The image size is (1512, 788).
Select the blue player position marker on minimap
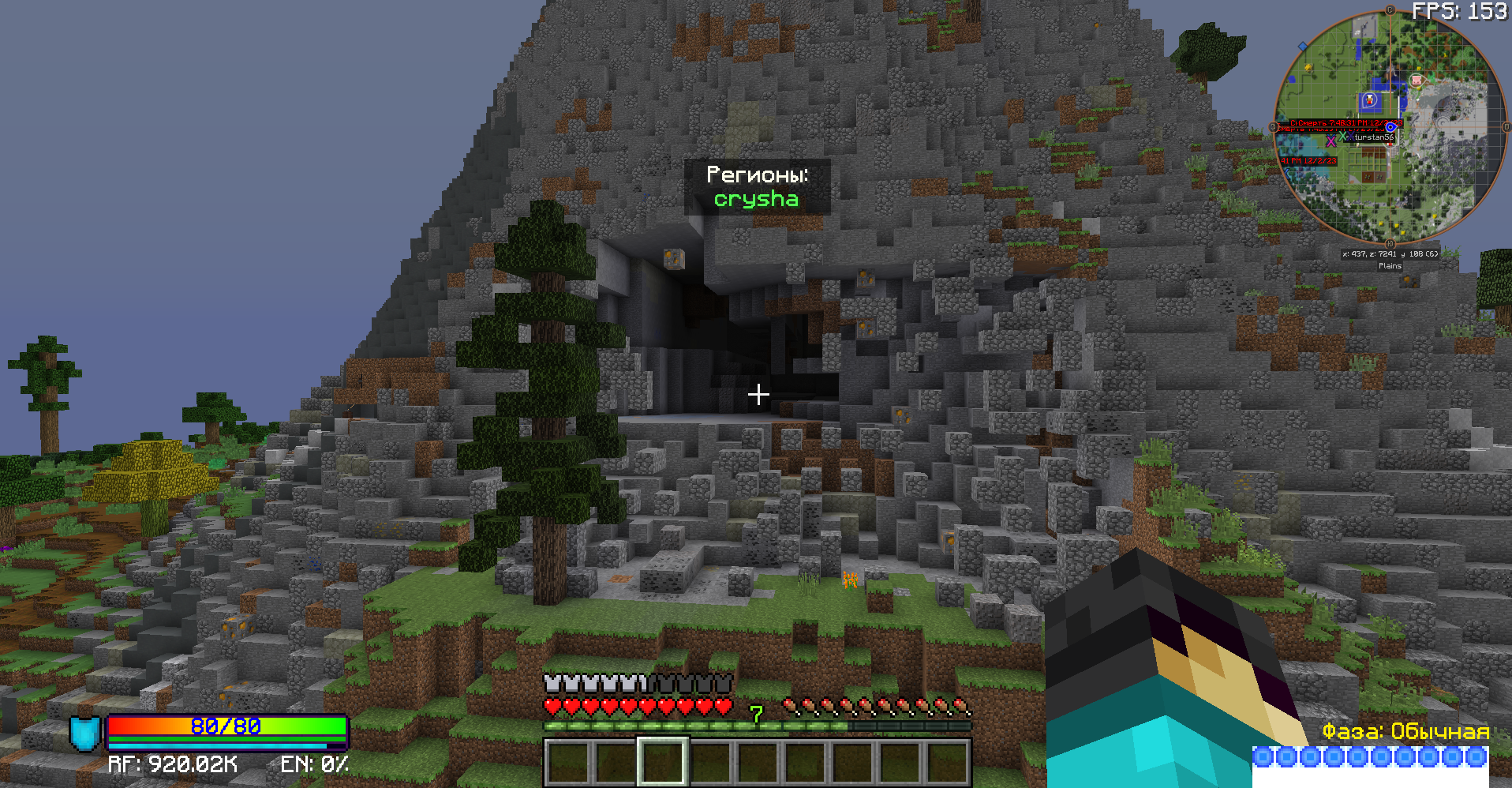pyautogui.click(x=1390, y=127)
